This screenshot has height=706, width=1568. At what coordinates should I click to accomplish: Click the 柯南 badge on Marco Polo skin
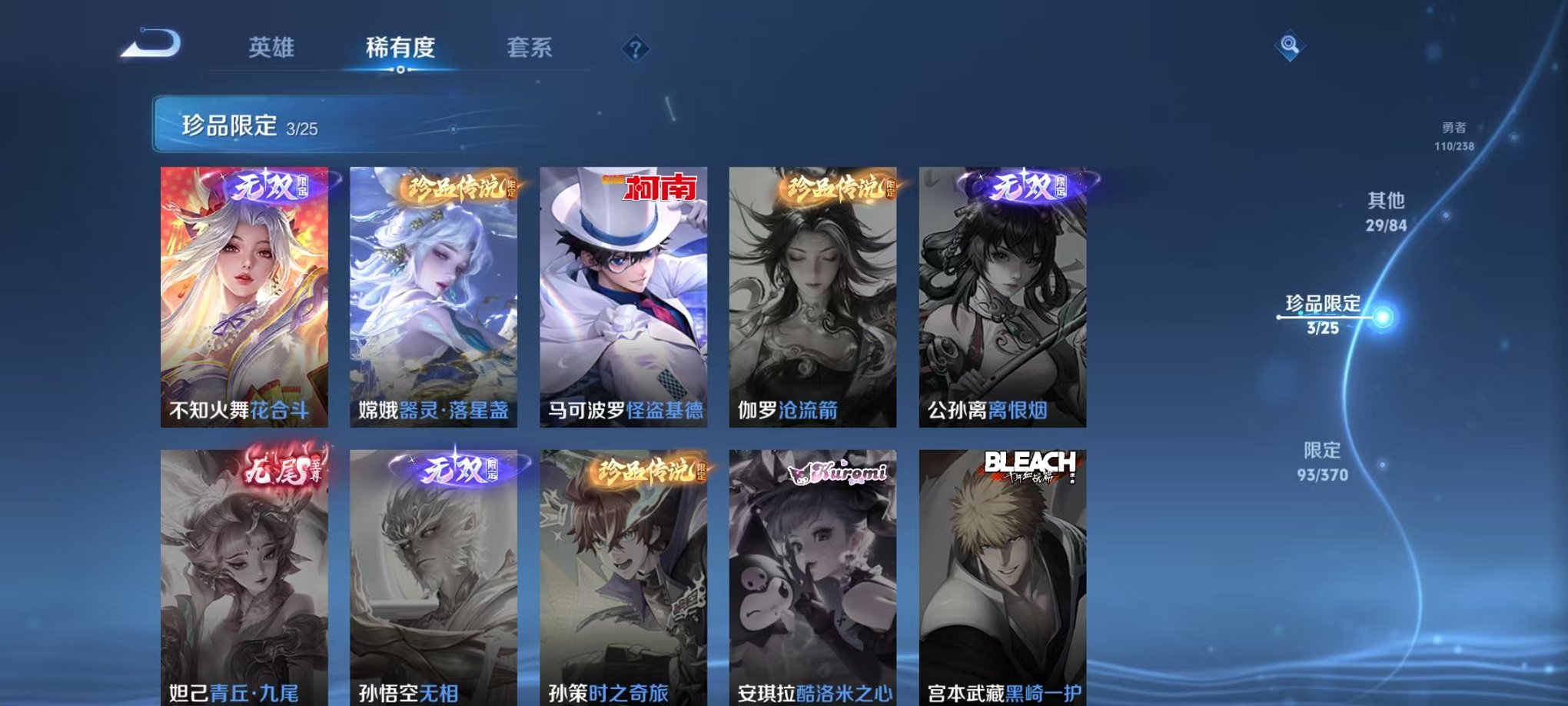[x=659, y=188]
